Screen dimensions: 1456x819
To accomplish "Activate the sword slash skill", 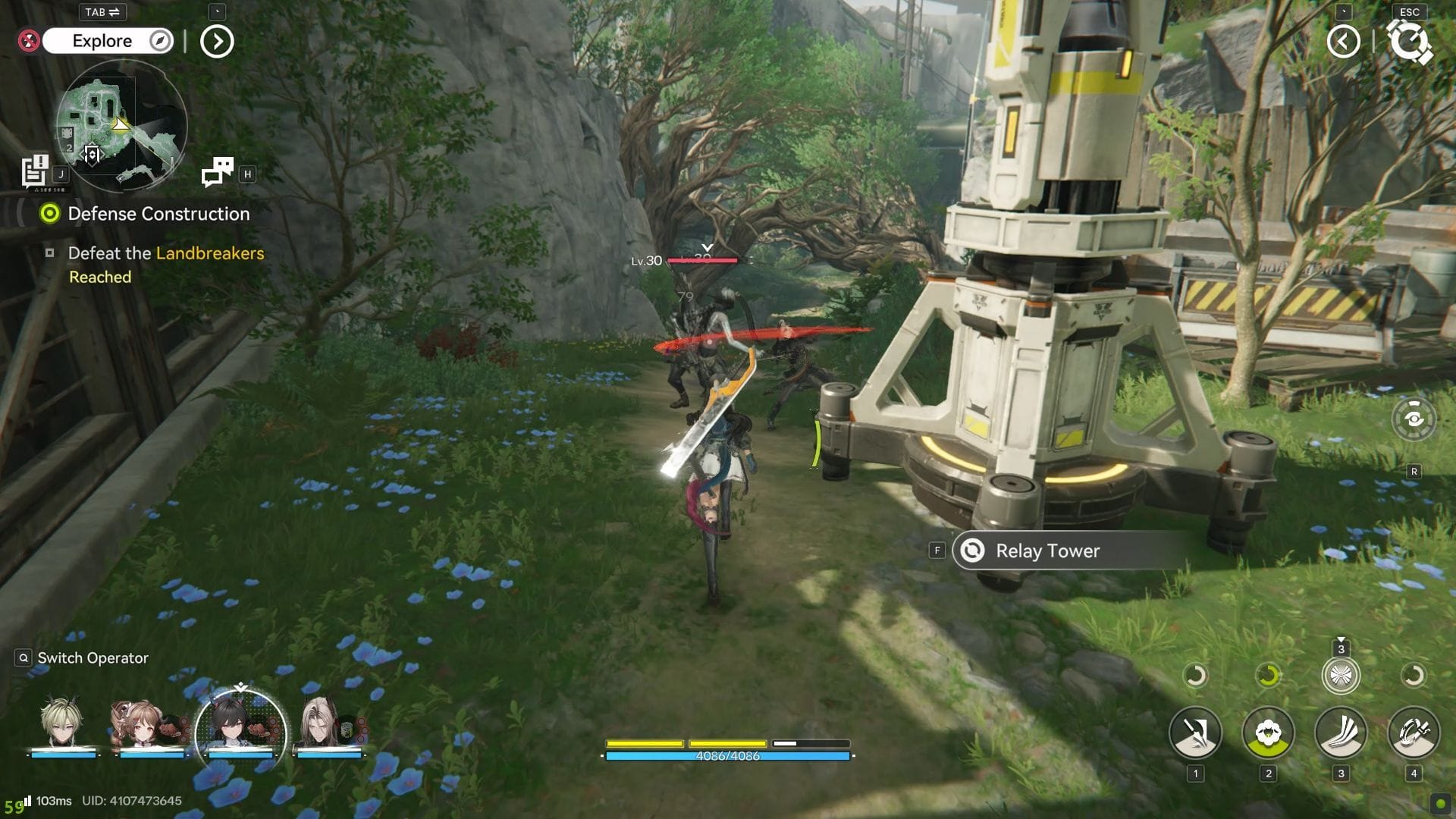I will click(1195, 733).
